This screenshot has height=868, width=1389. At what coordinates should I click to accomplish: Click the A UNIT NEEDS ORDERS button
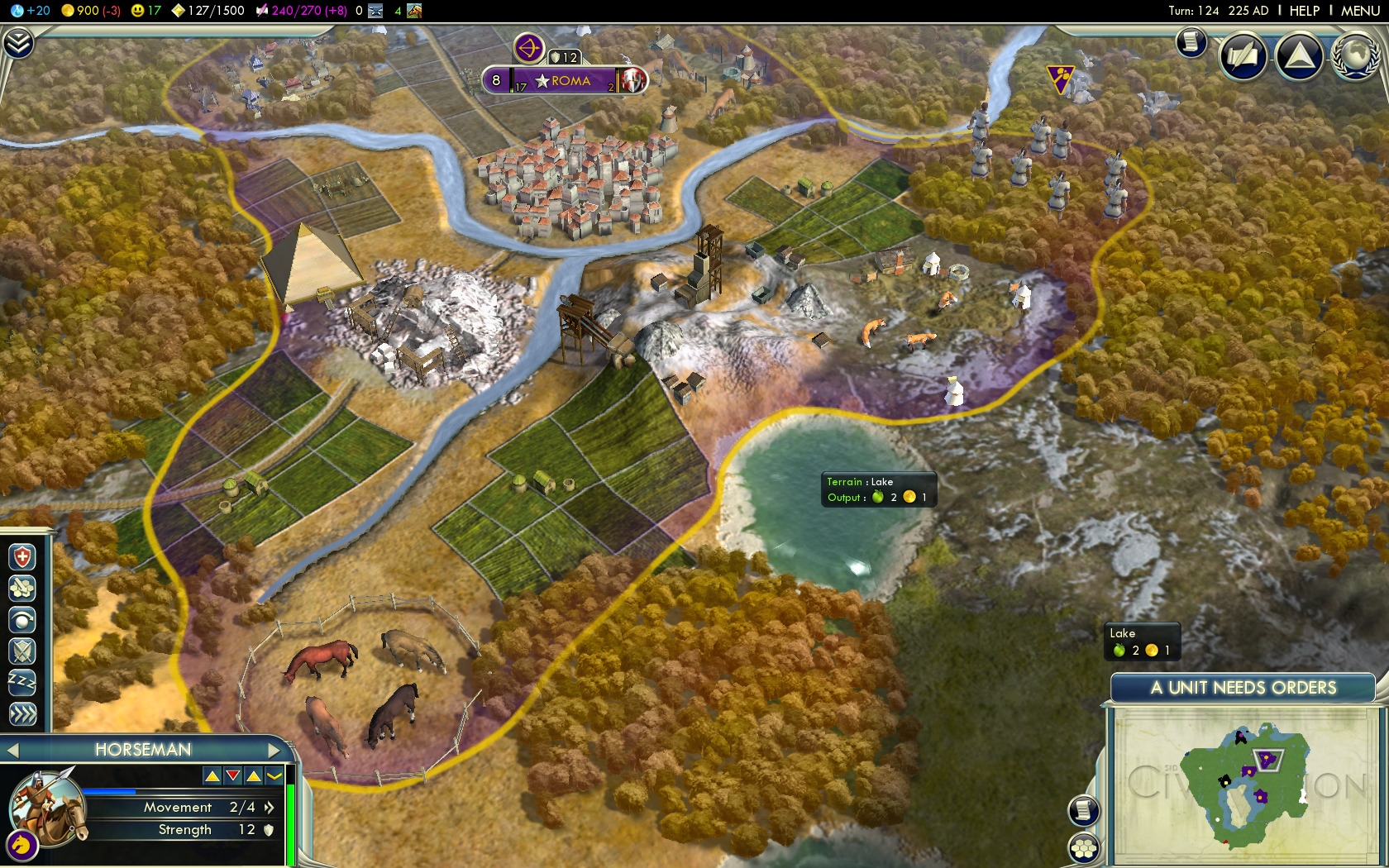pos(1243,688)
